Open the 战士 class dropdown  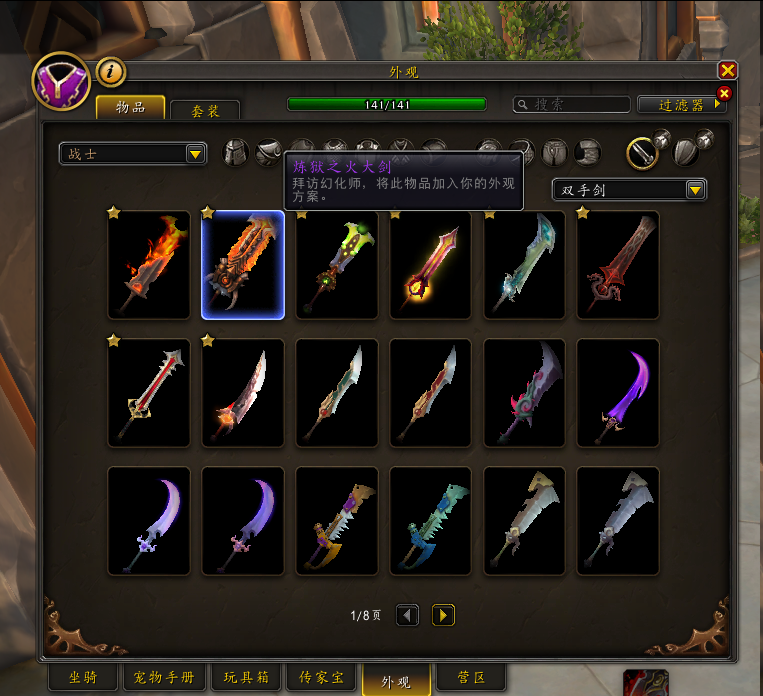click(132, 154)
